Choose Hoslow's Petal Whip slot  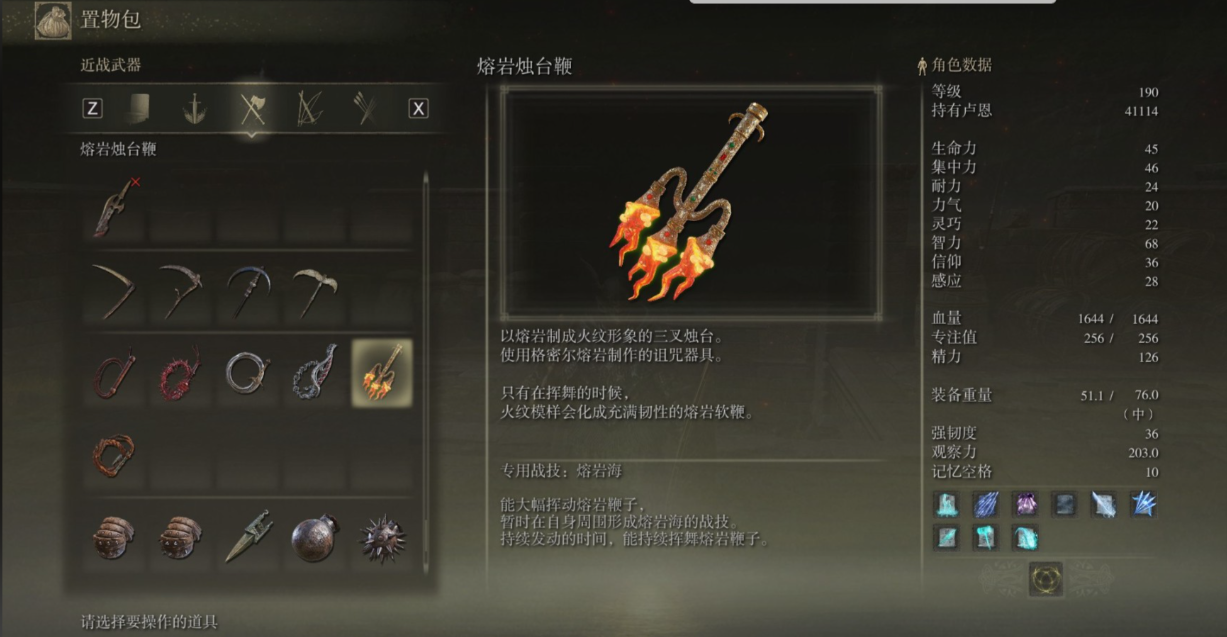pyautogui.click(x=314, y=373)
